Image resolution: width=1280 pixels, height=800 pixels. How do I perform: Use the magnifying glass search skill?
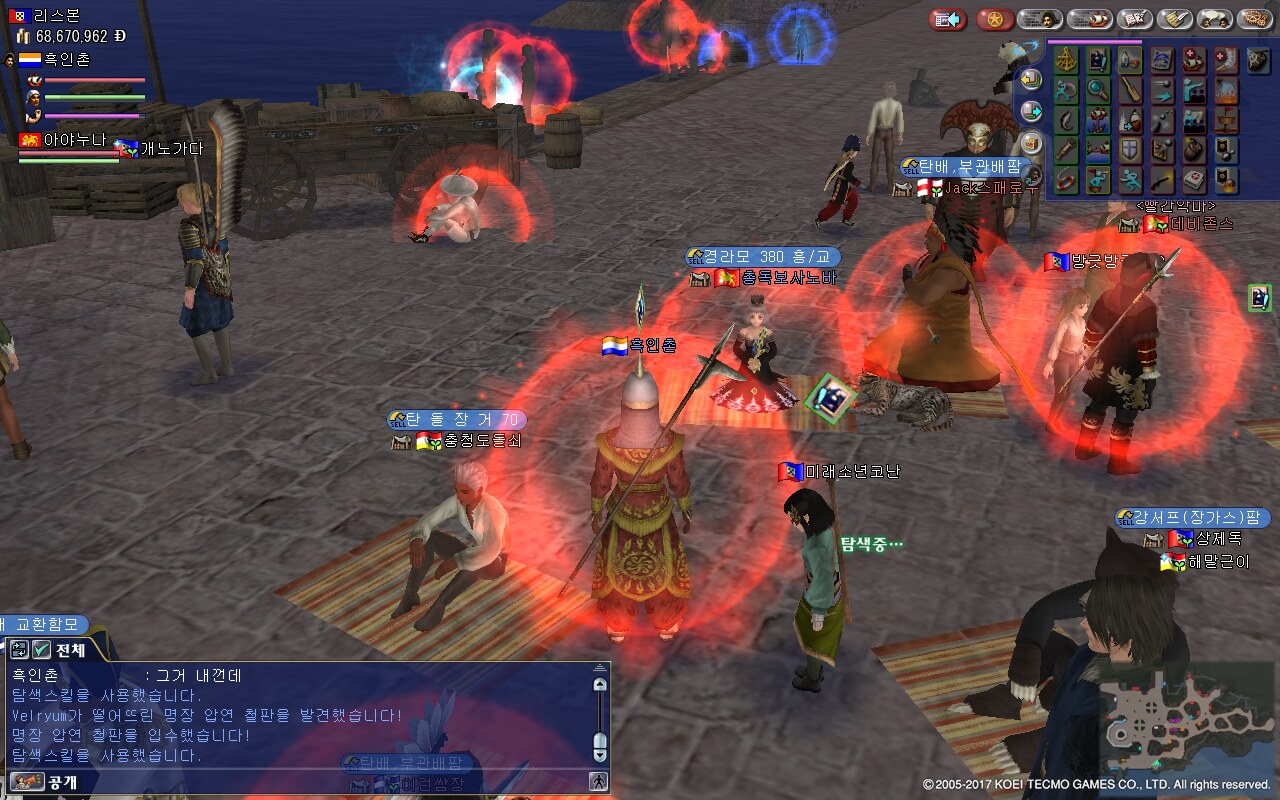click(x=1098, y=91)
